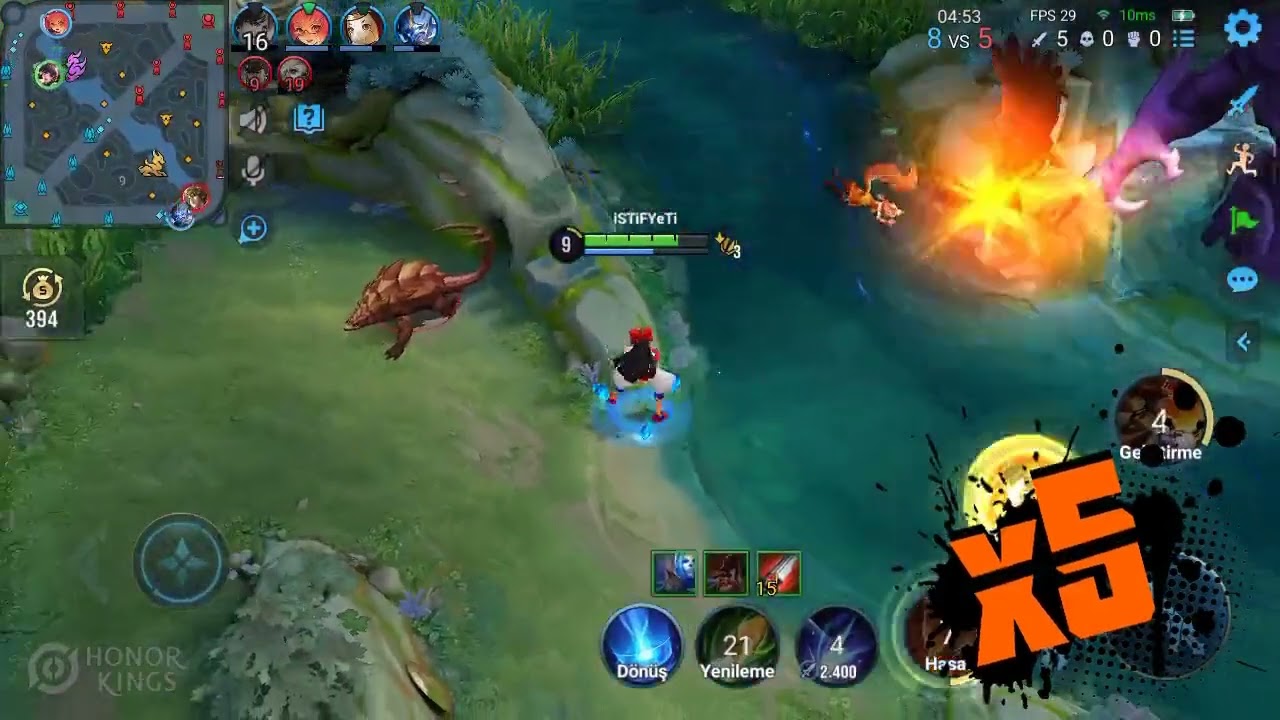Click the minimap
1280x720 pixels.
click(x=112, y=113)
